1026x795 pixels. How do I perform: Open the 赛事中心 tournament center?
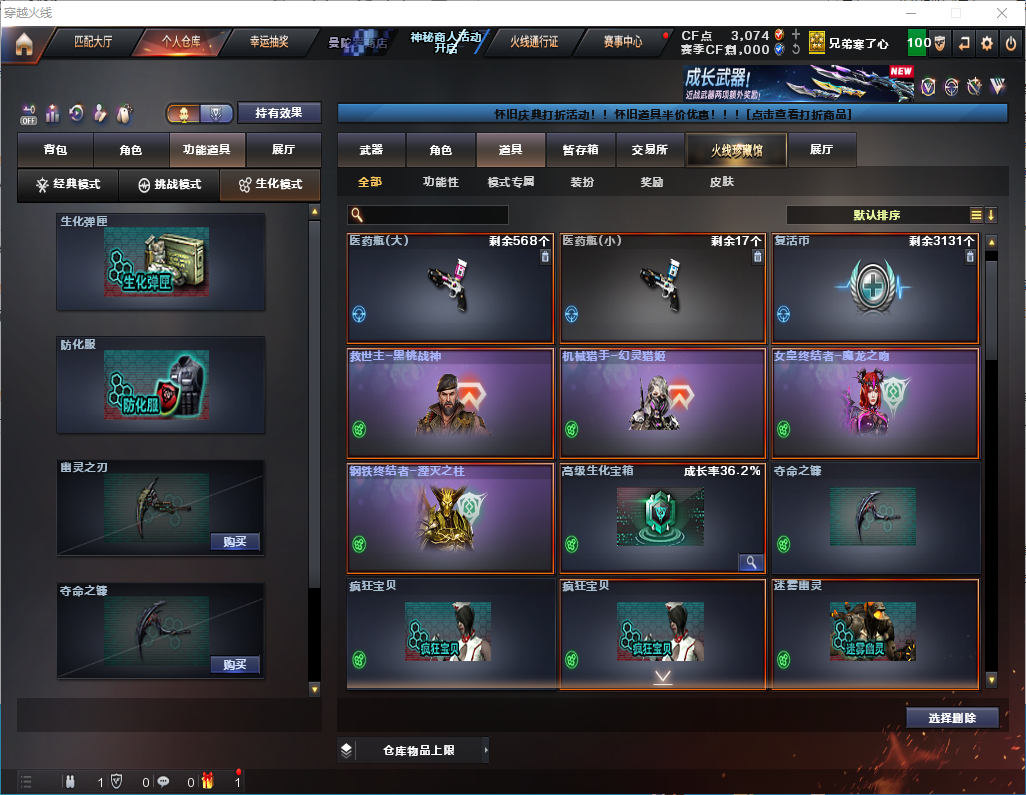pyautogui.click(x=622, y=43)
